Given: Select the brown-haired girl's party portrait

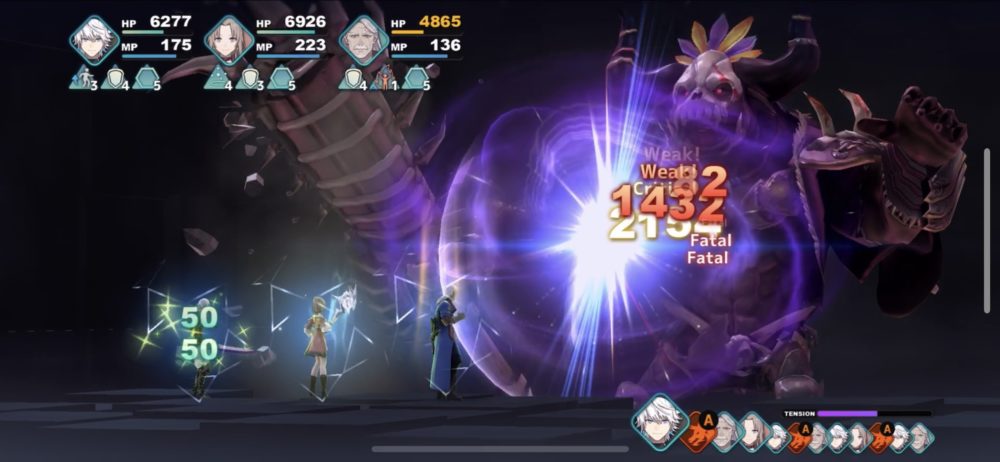Looking at the screenshot, I should pos(229,40).
